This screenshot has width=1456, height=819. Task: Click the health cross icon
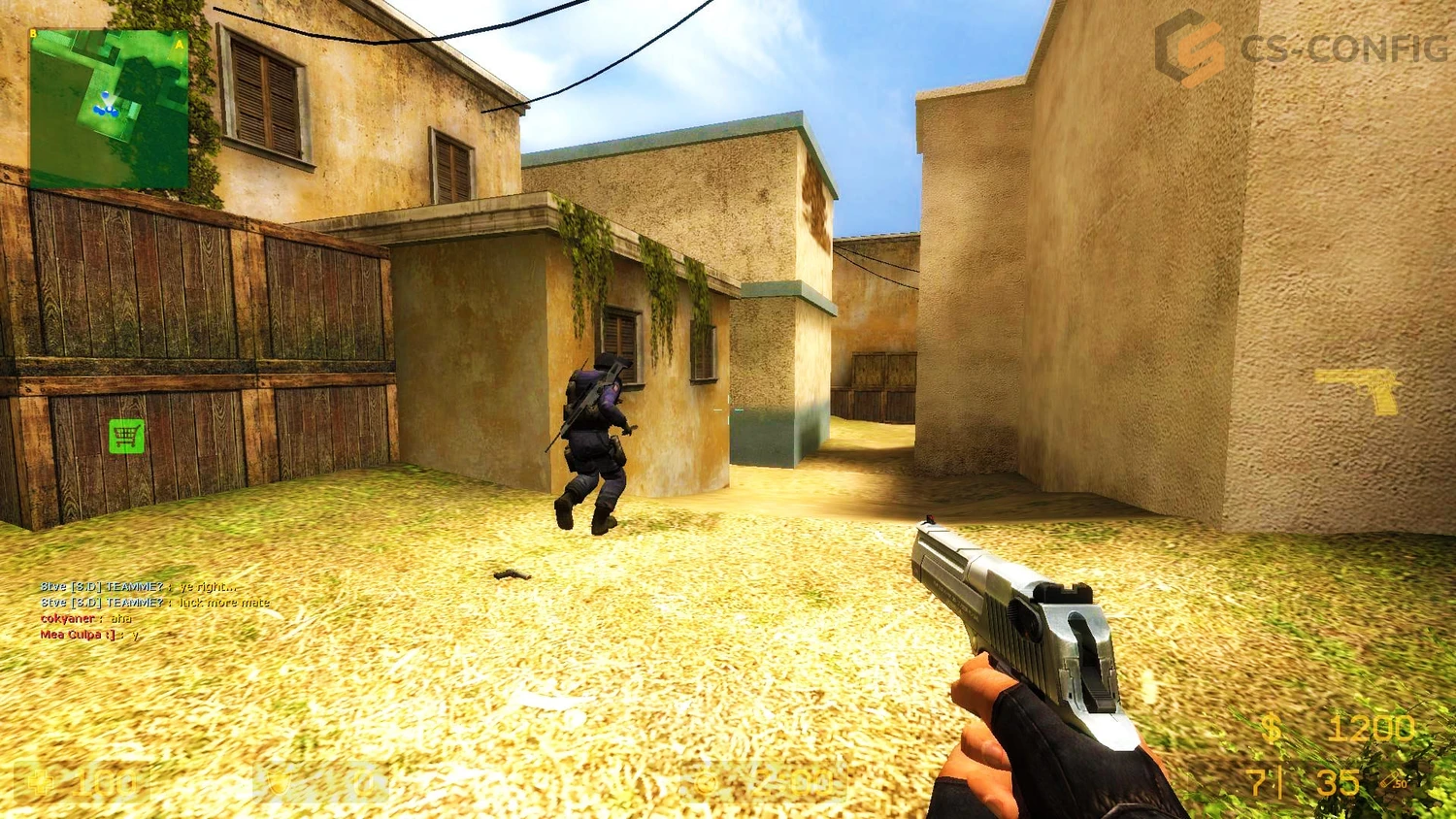[41, 781]
